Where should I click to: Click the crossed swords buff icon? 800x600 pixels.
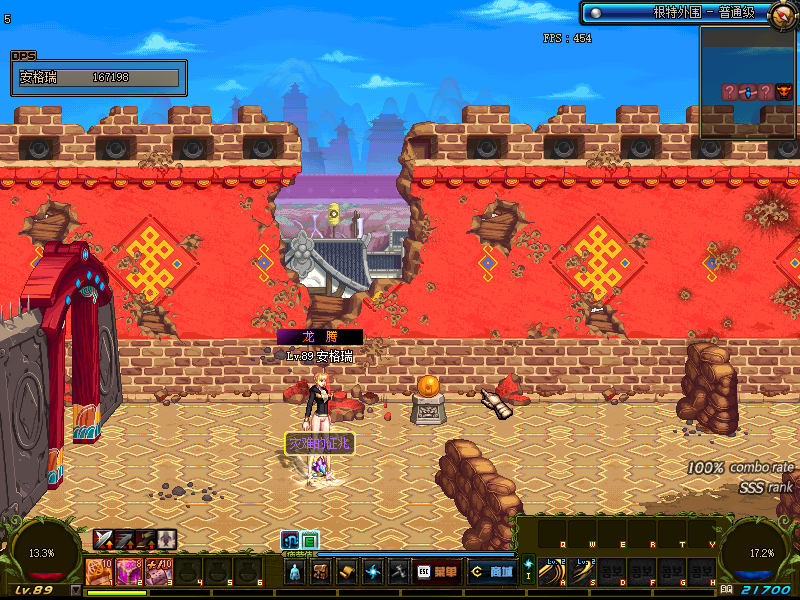click(x=102, y=540)
